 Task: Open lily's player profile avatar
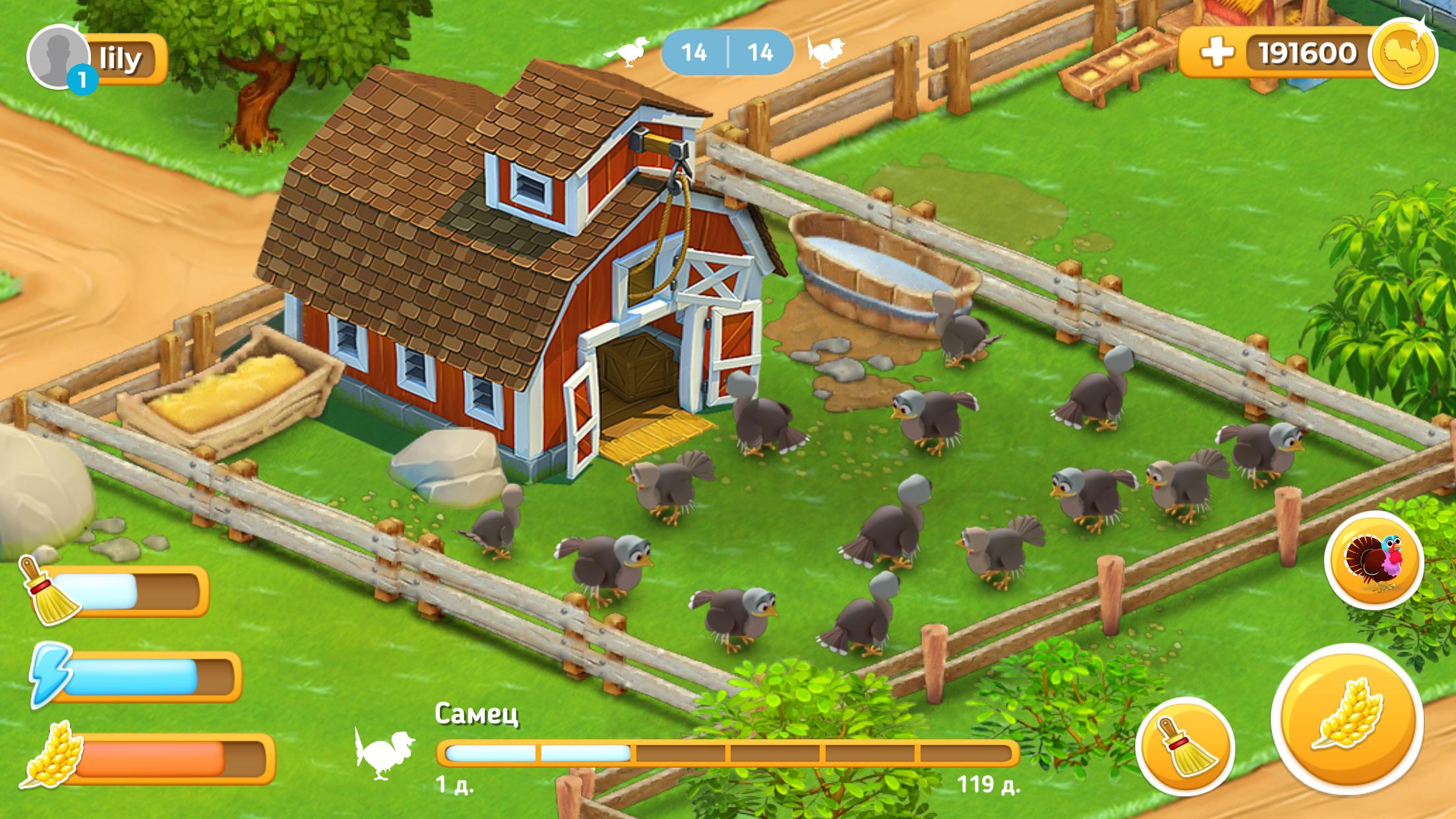(x=57, y=57)
